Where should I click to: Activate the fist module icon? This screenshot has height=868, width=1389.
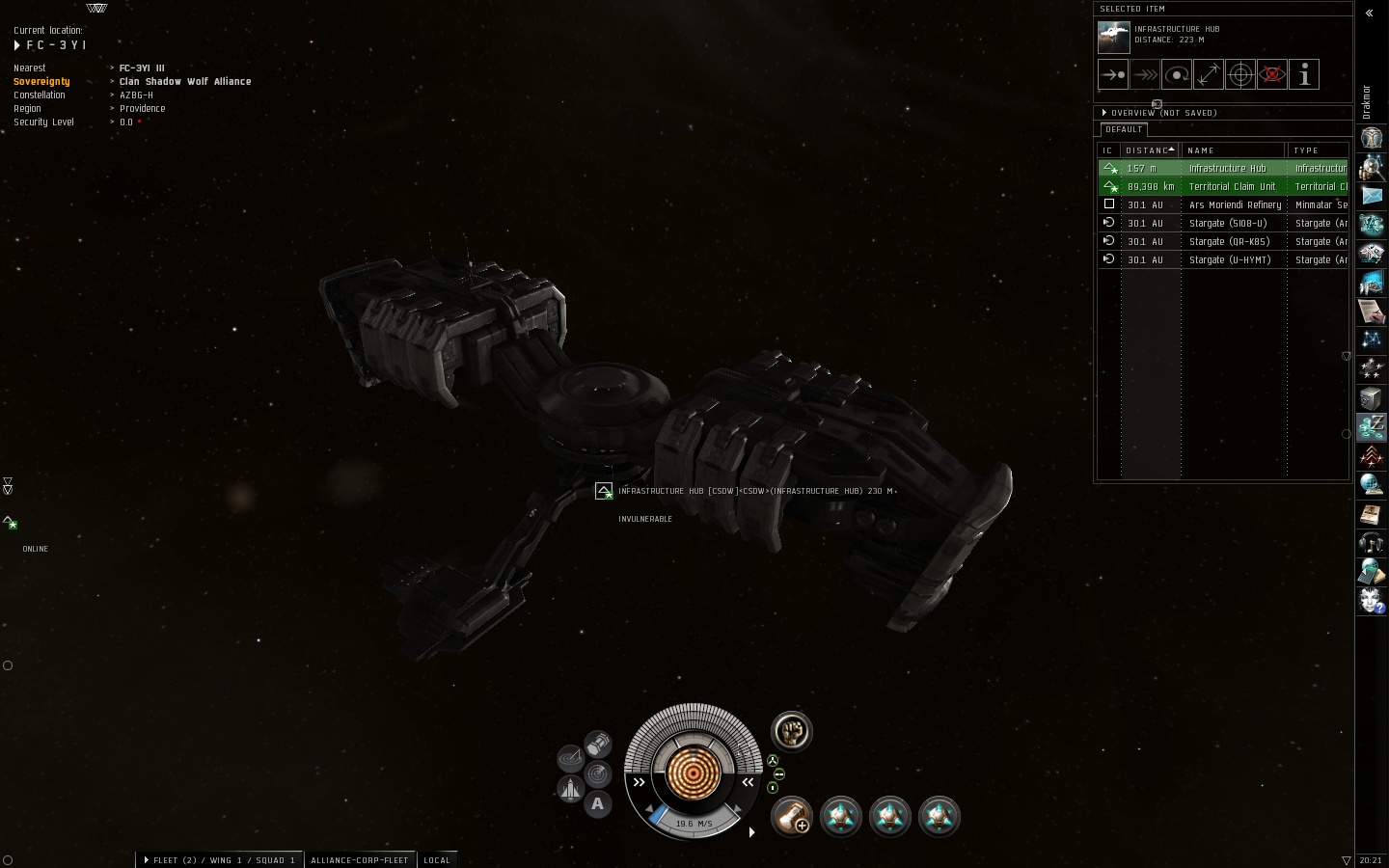(792, 731)
